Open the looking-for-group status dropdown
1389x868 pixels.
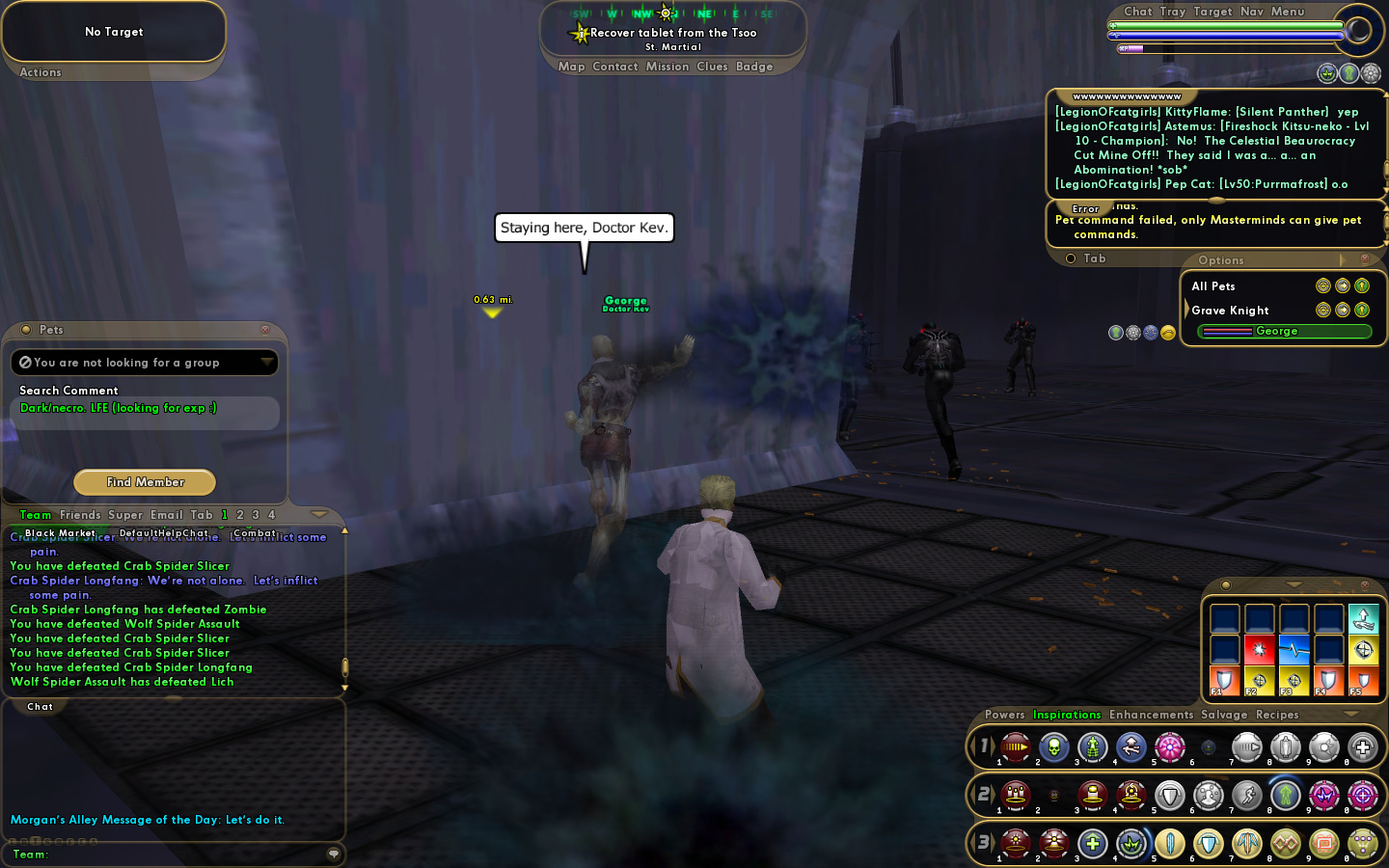tap(266, 363)
